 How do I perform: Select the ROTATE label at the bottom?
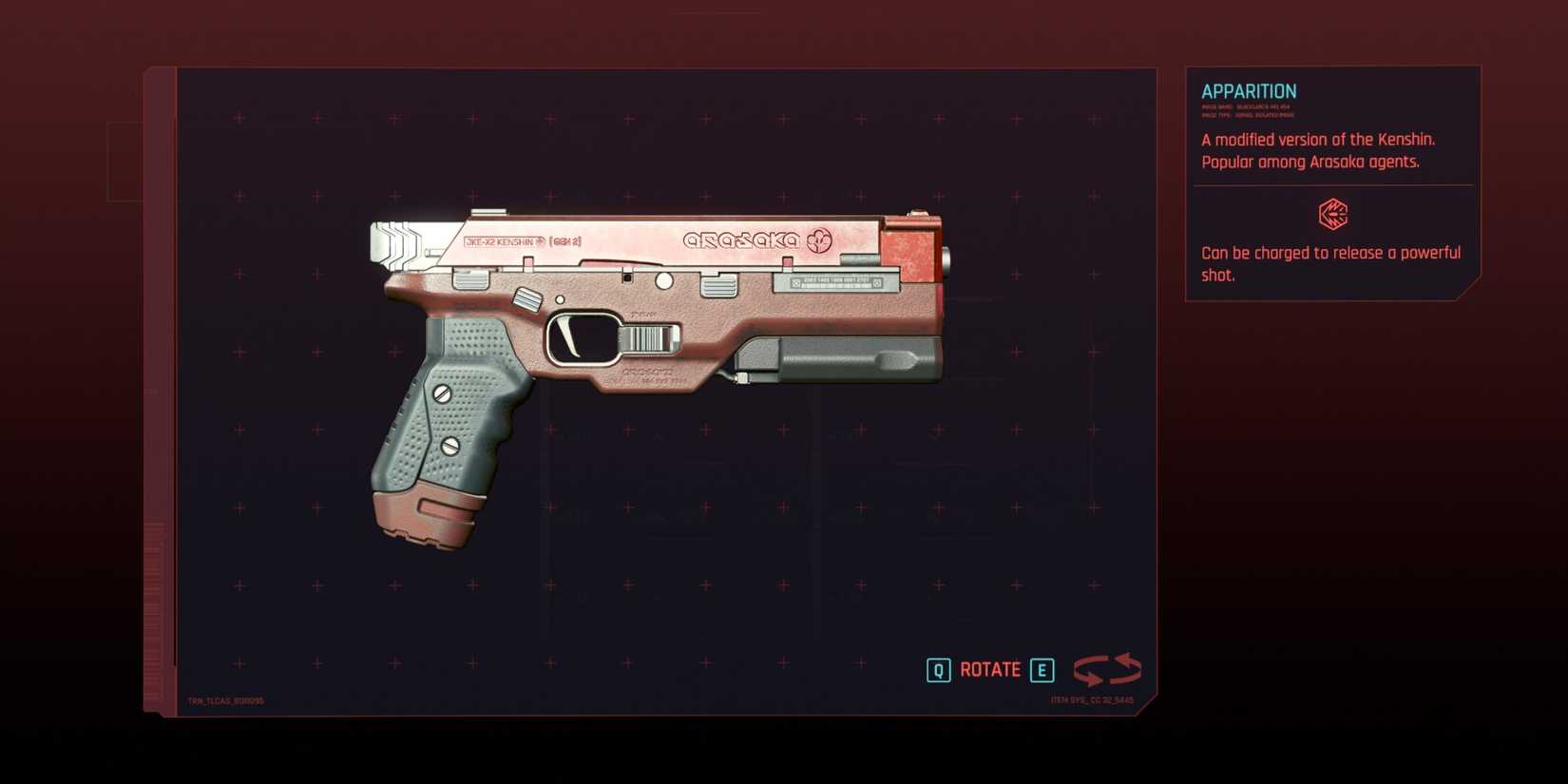[x=990, y=669]
